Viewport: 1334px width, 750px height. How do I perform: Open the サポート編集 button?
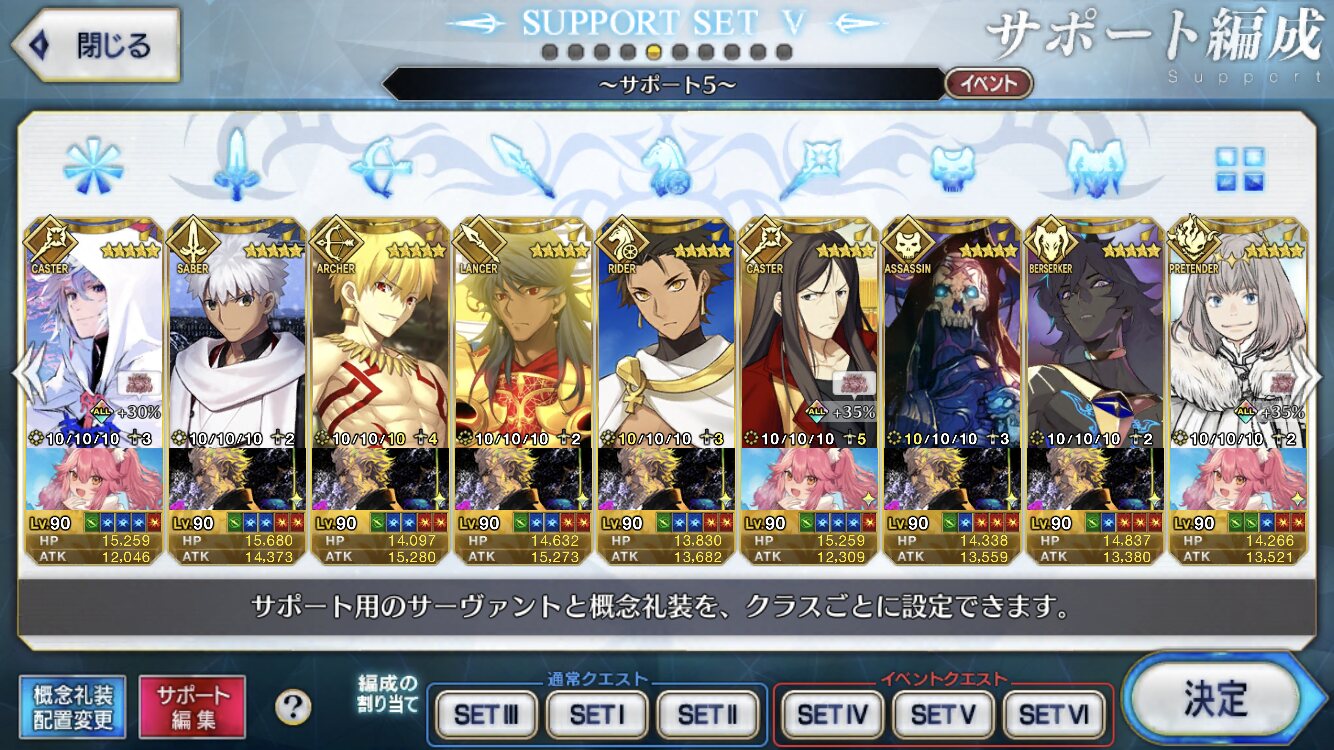tap(192, 706)
